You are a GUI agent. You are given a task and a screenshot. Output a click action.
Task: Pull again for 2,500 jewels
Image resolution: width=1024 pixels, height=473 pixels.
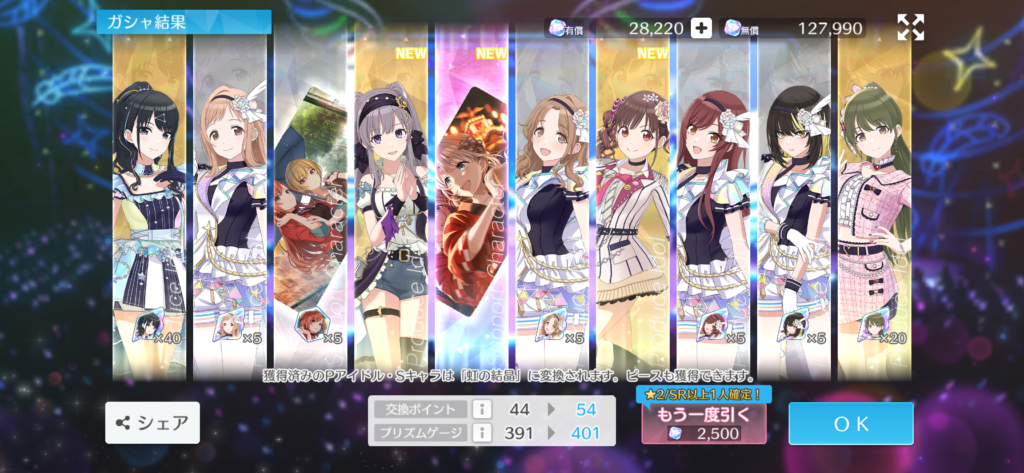(x=703, y=423)
